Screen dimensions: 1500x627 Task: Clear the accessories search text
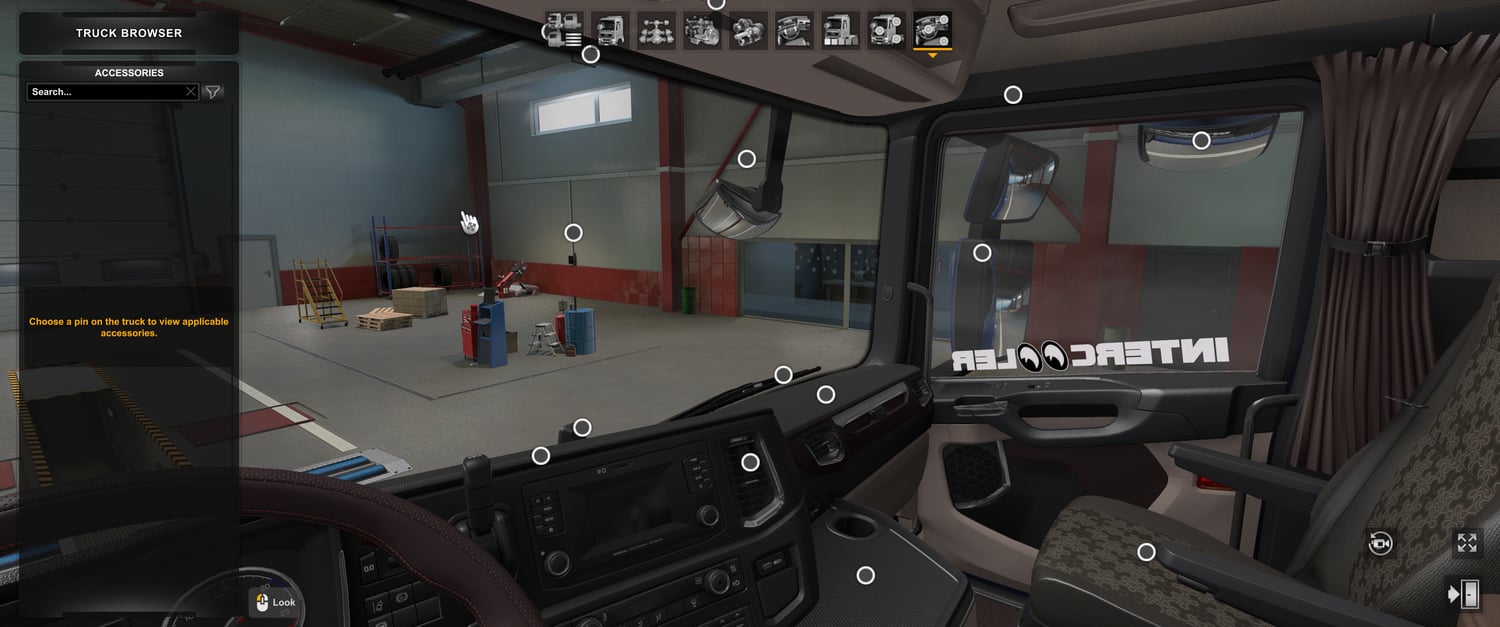pos(191,92)
